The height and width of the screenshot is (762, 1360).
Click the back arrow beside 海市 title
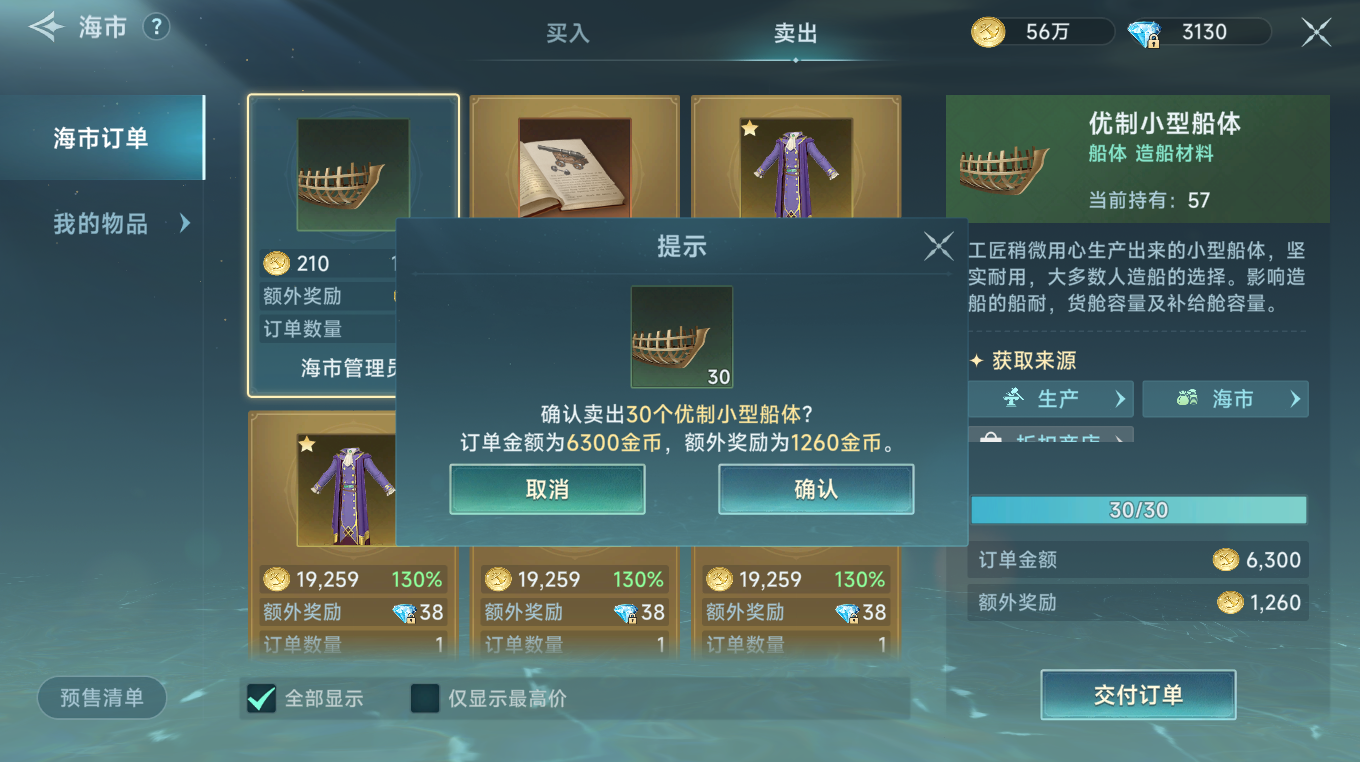[44, 26]
